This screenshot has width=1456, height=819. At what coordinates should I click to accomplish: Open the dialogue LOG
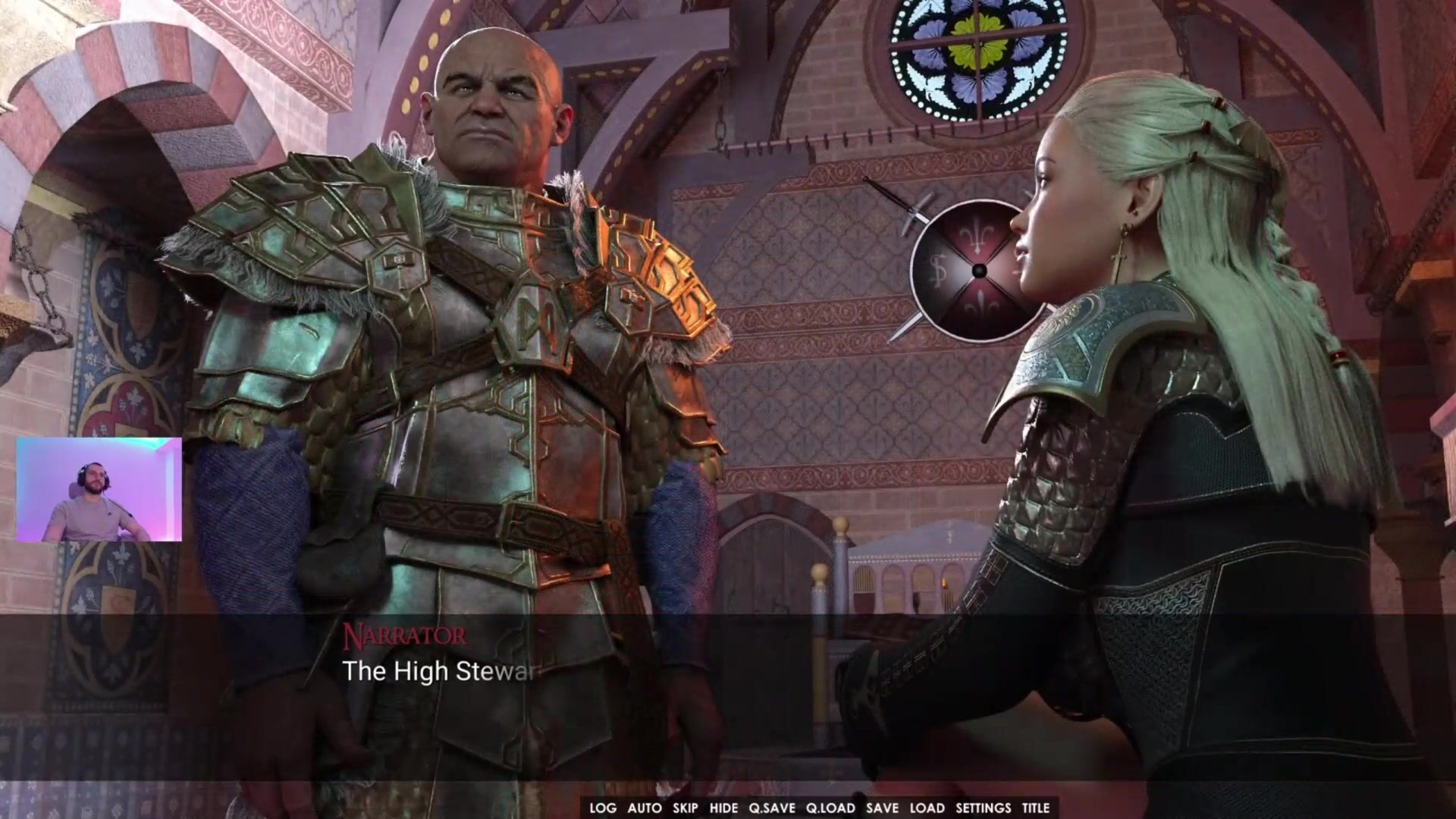(603, 808)
